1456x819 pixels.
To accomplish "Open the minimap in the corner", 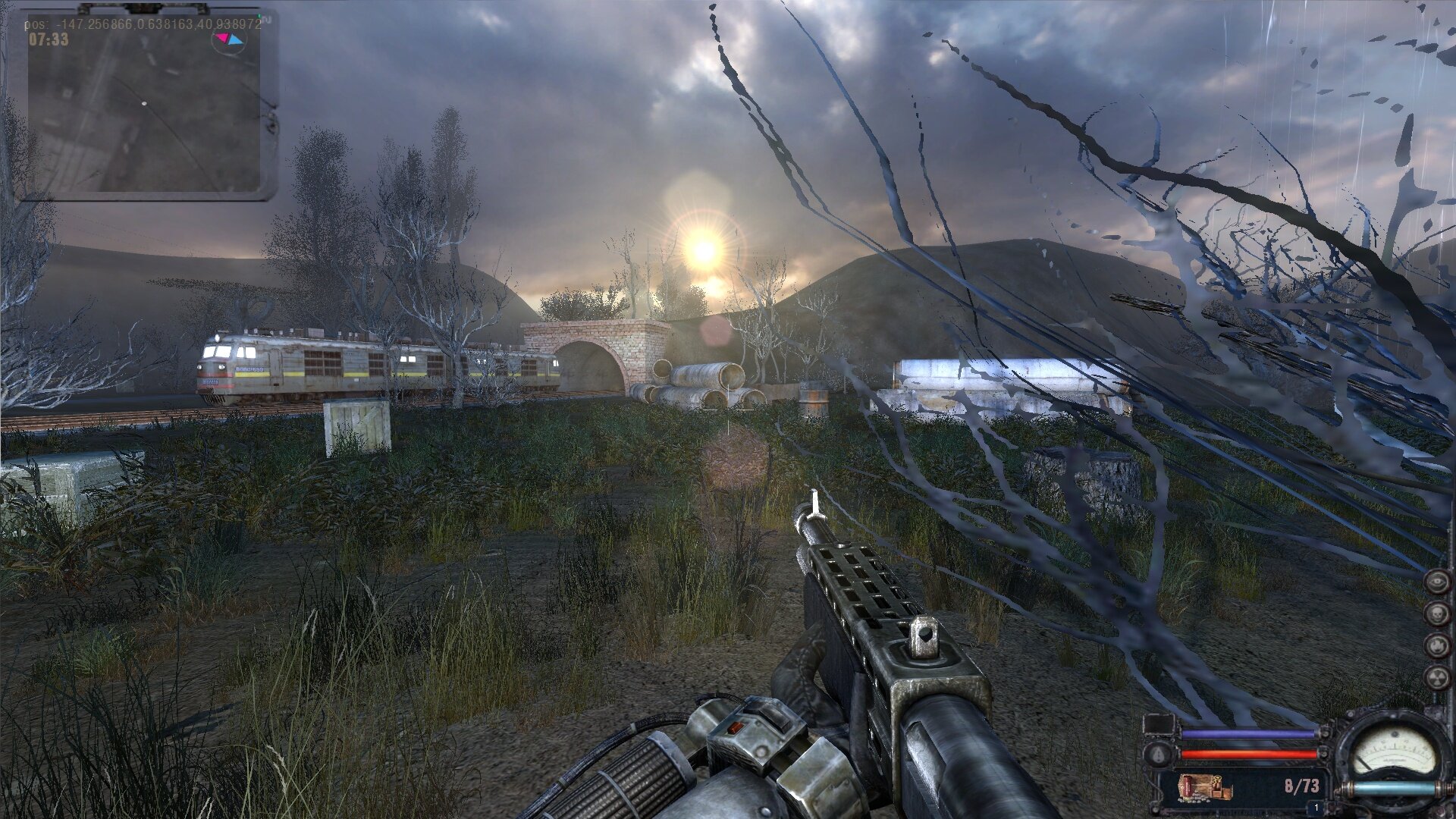I will 144,106.
